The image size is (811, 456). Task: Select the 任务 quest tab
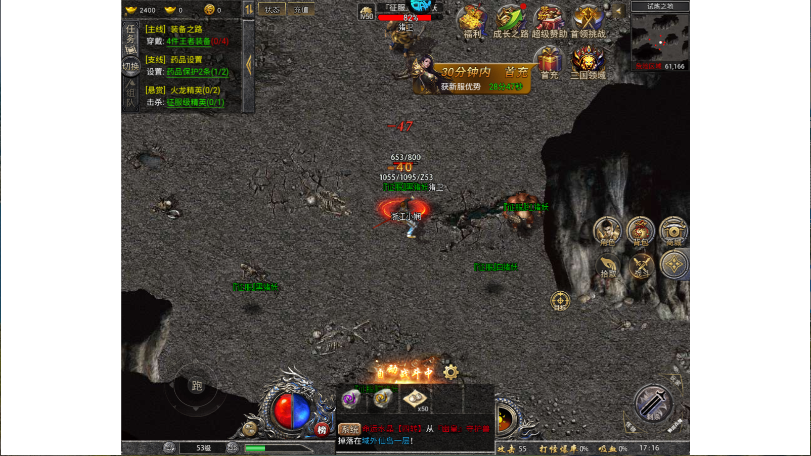pyautogui.click(x=131, y=35)
